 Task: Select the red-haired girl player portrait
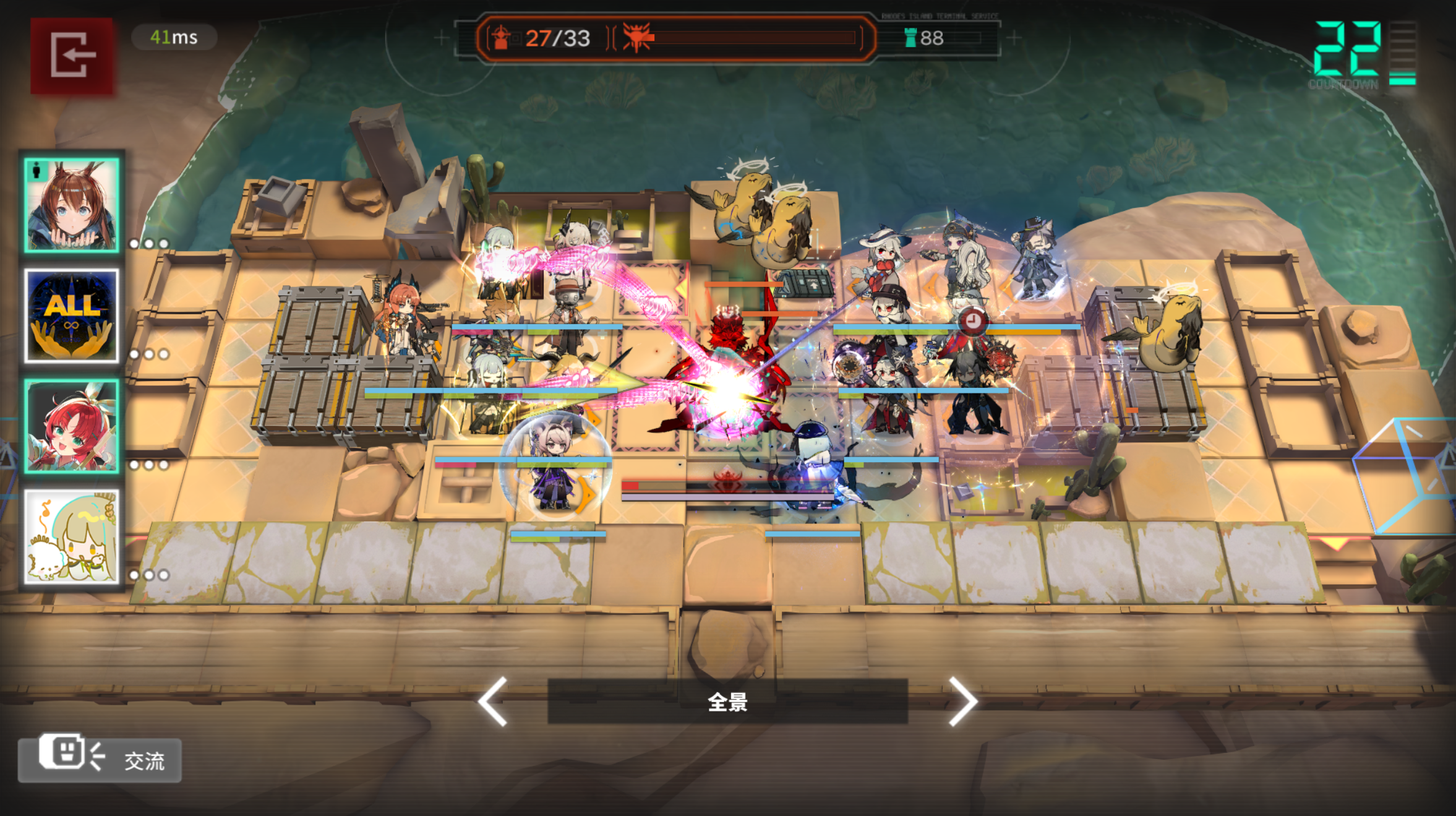tap(72, 426)
